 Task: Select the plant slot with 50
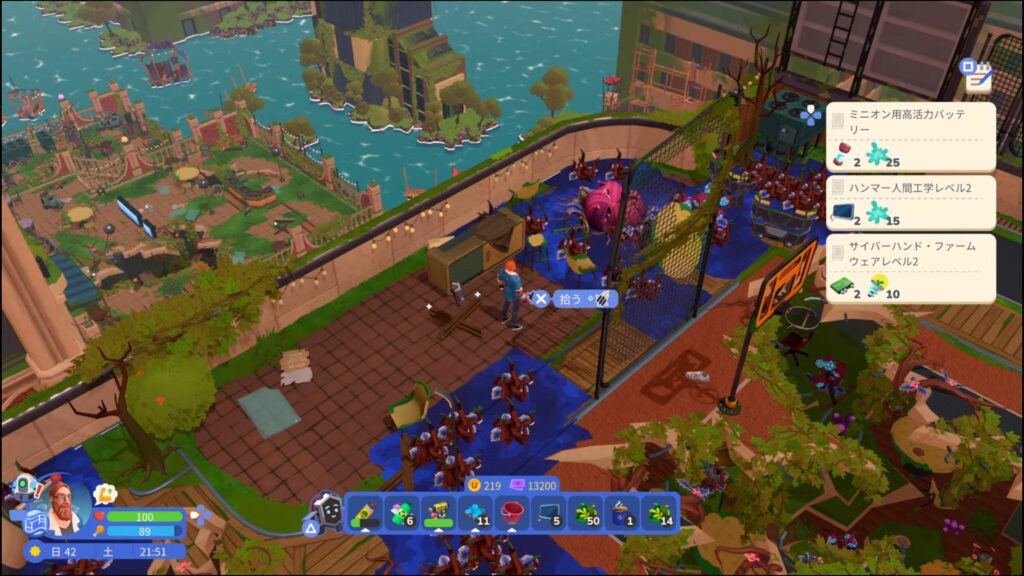tap(587, 512)
